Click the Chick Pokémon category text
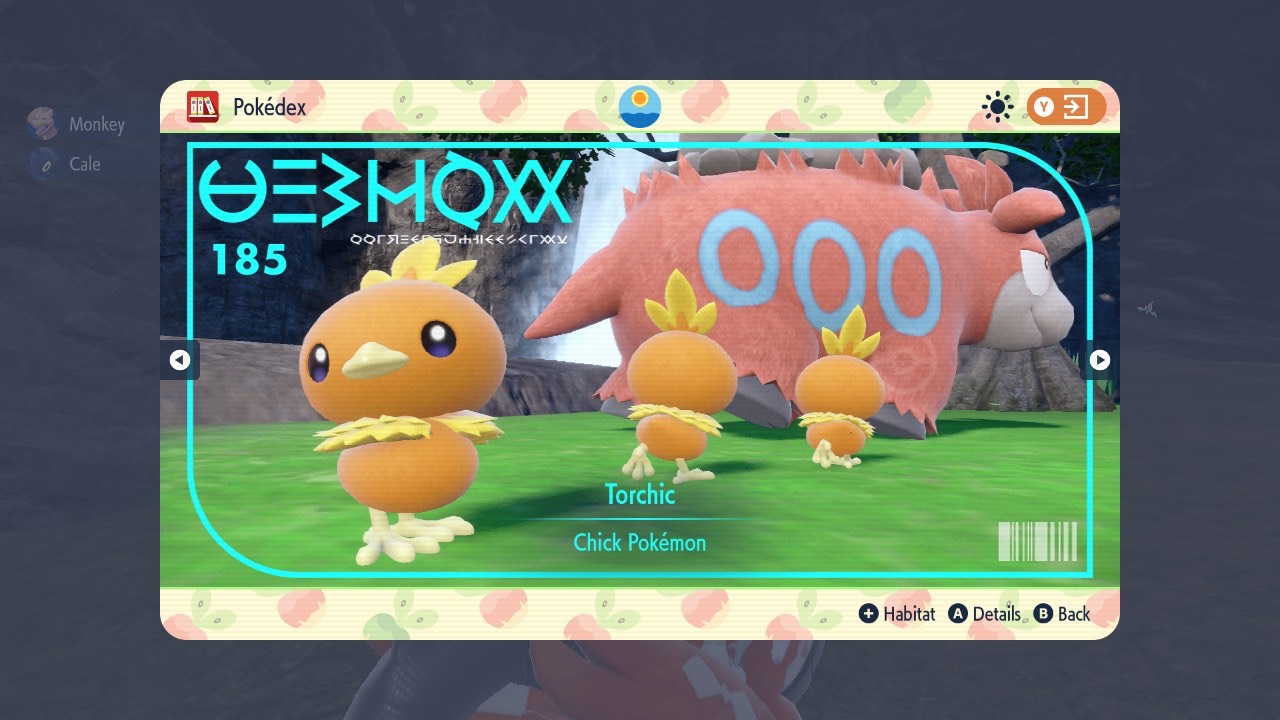The image size is (1280, 720). (x=639, y=542)
